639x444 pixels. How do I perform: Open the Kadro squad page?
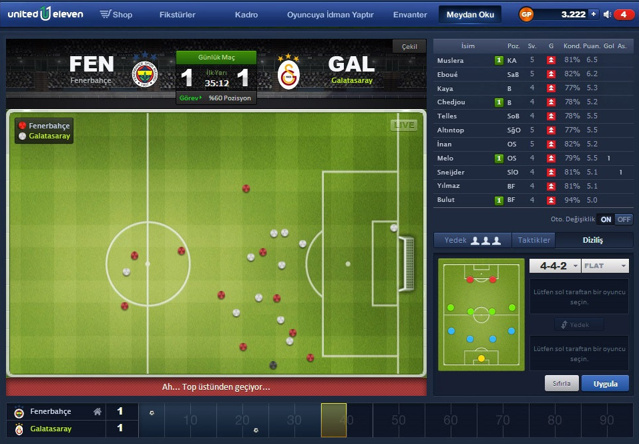click(246, 15)
